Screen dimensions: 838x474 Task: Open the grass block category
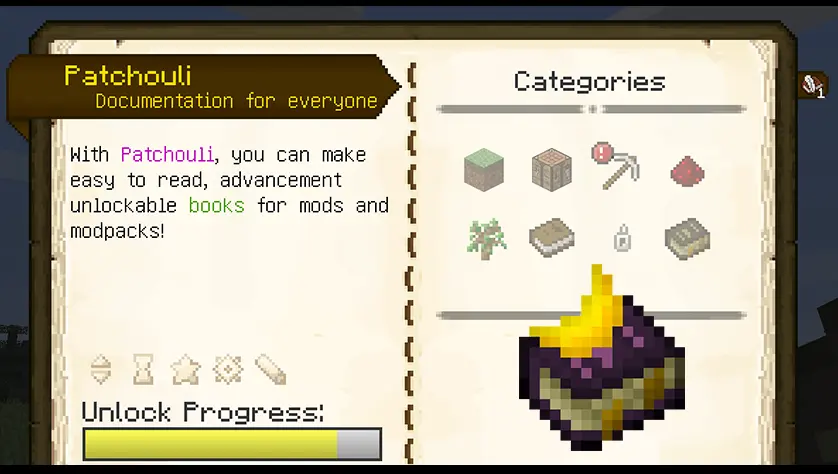click(x=484, y=169)
